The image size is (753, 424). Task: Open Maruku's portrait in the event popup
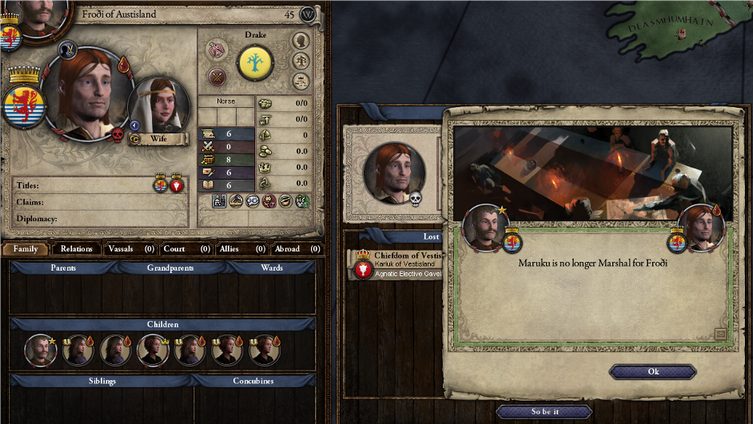(x=487, y=228)
